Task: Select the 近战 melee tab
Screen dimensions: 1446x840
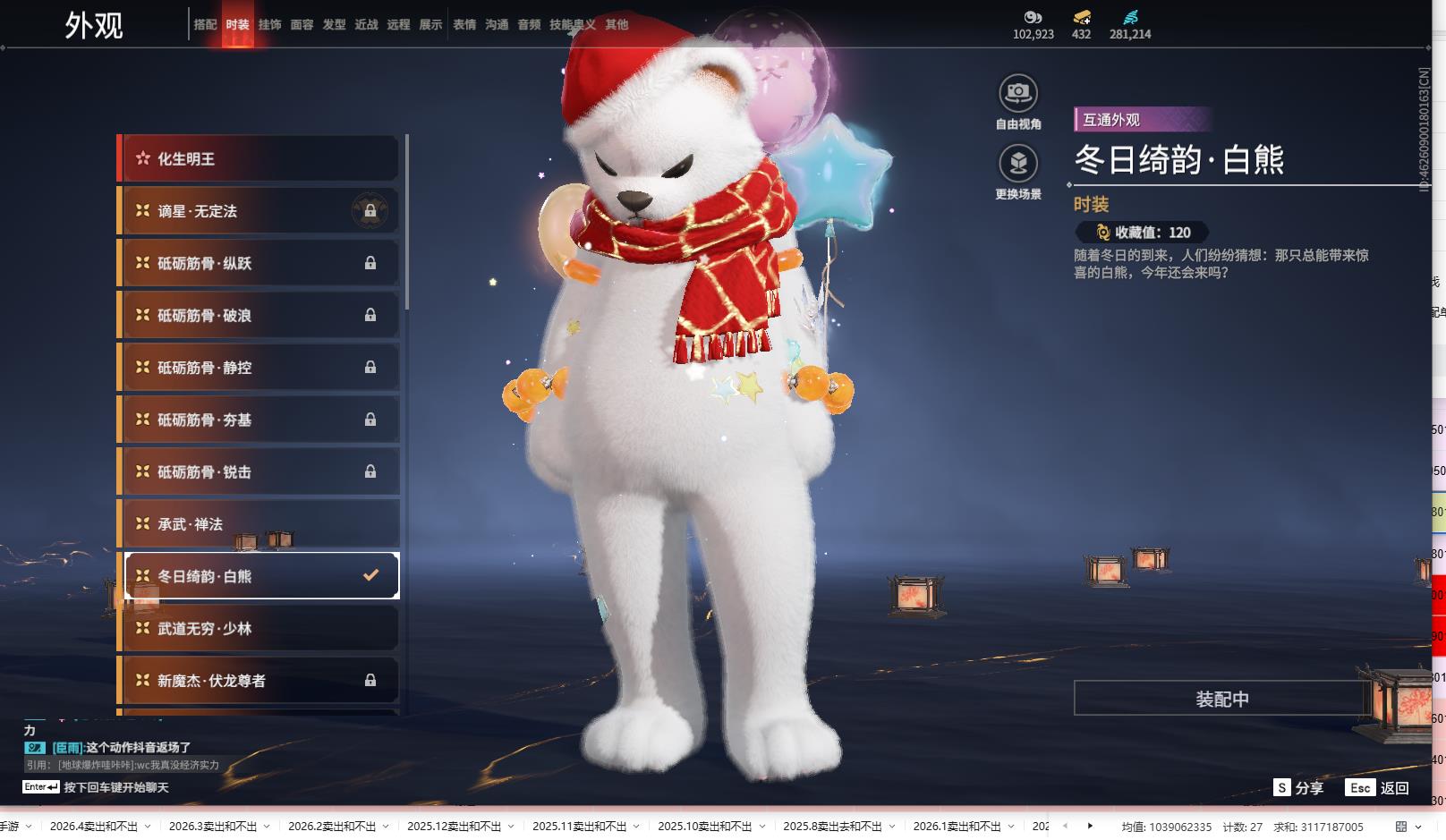Action: [x=366, y=25]
